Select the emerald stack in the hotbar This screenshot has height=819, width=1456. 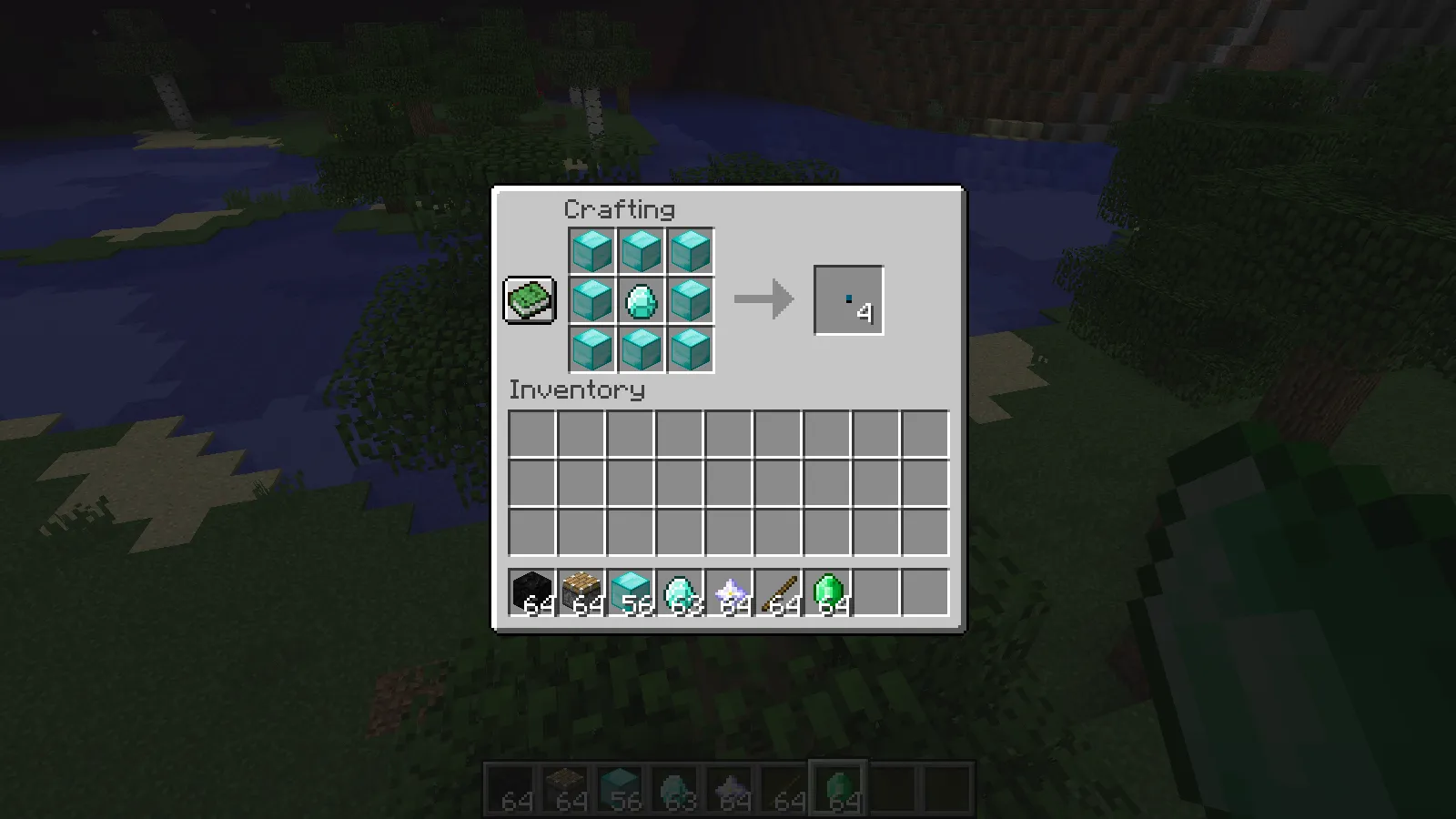tap(830, 591)
